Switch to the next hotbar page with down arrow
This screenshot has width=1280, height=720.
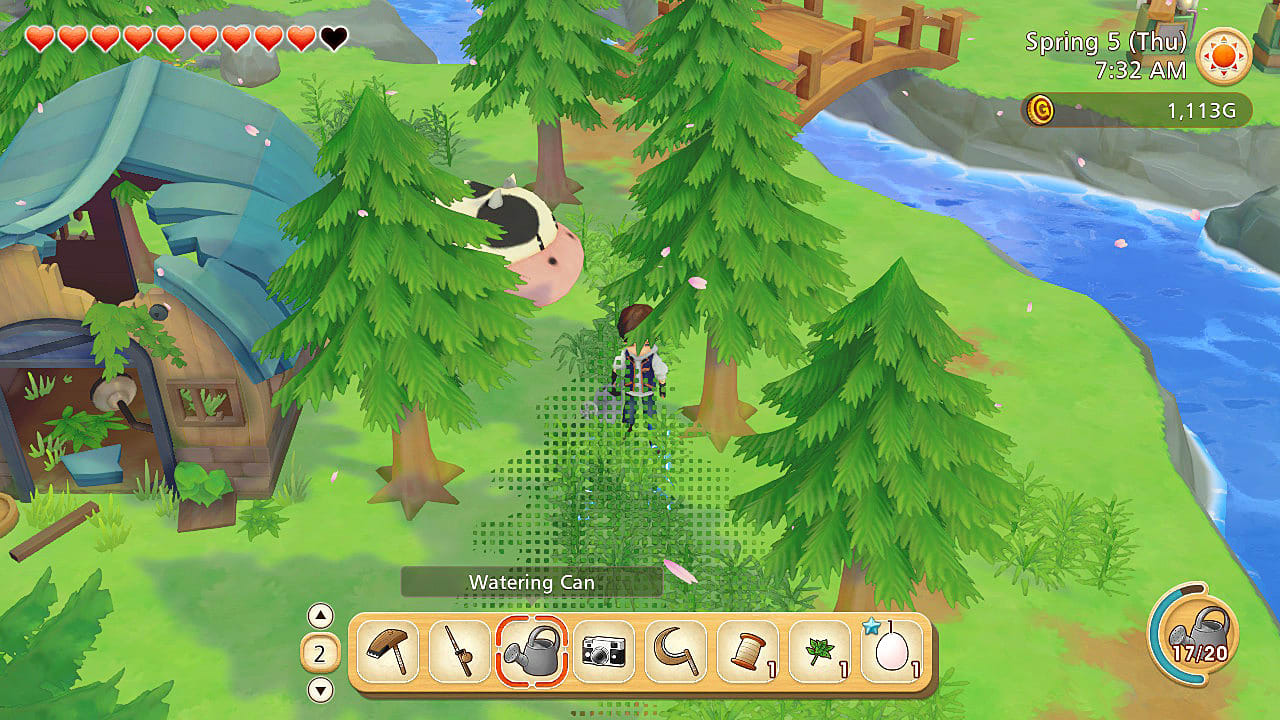pos(320,689)
